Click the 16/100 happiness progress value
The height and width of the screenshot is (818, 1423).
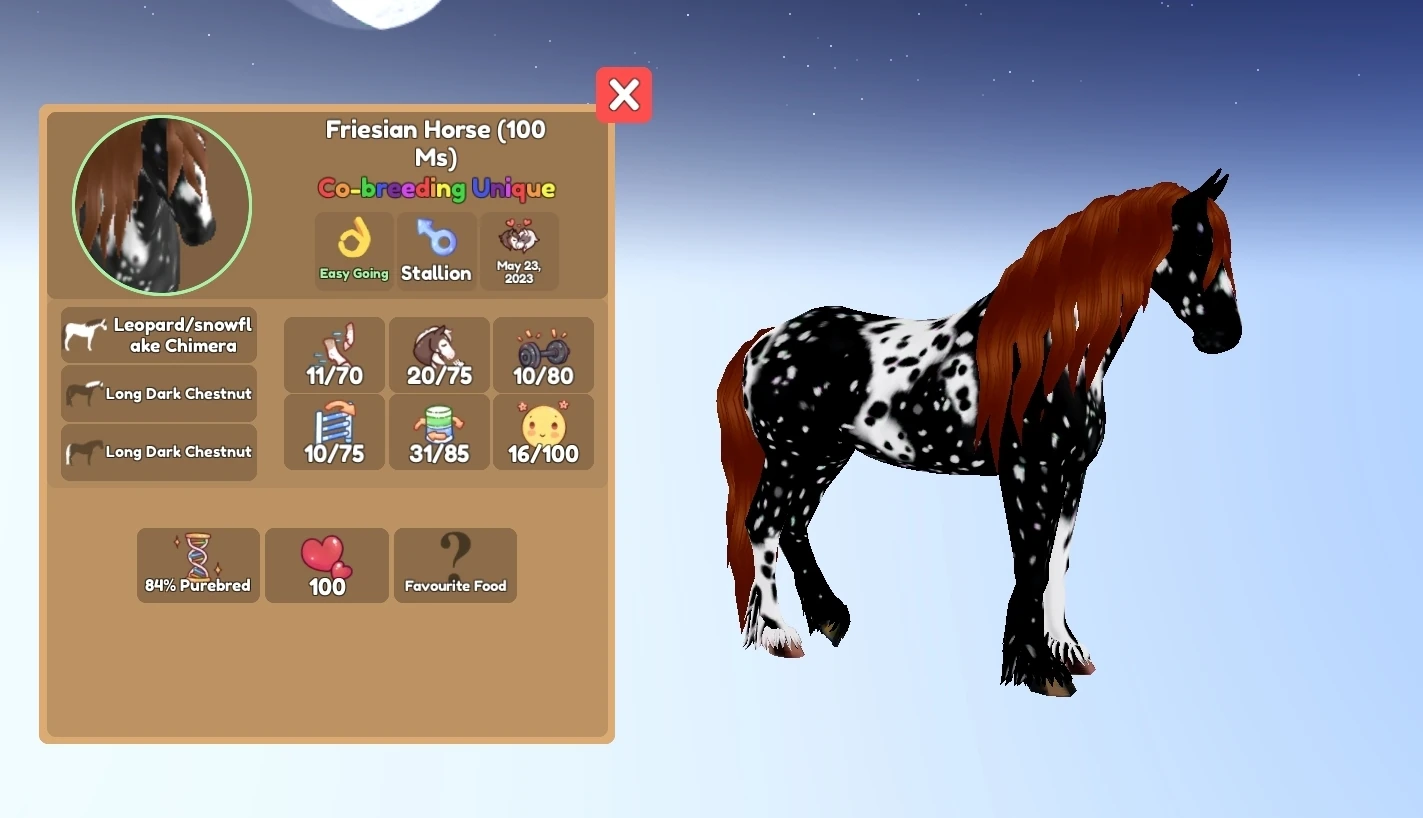point(543,453)
